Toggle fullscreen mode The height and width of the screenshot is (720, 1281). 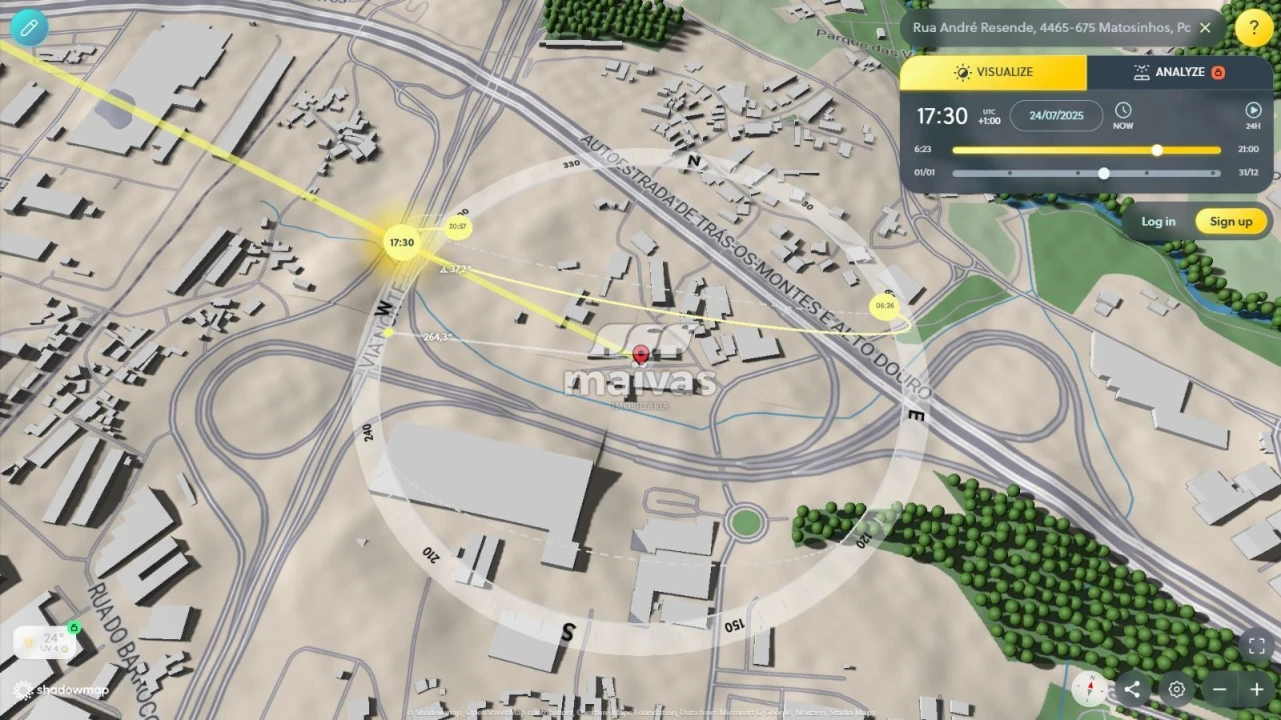click(x=1256, y=647)
